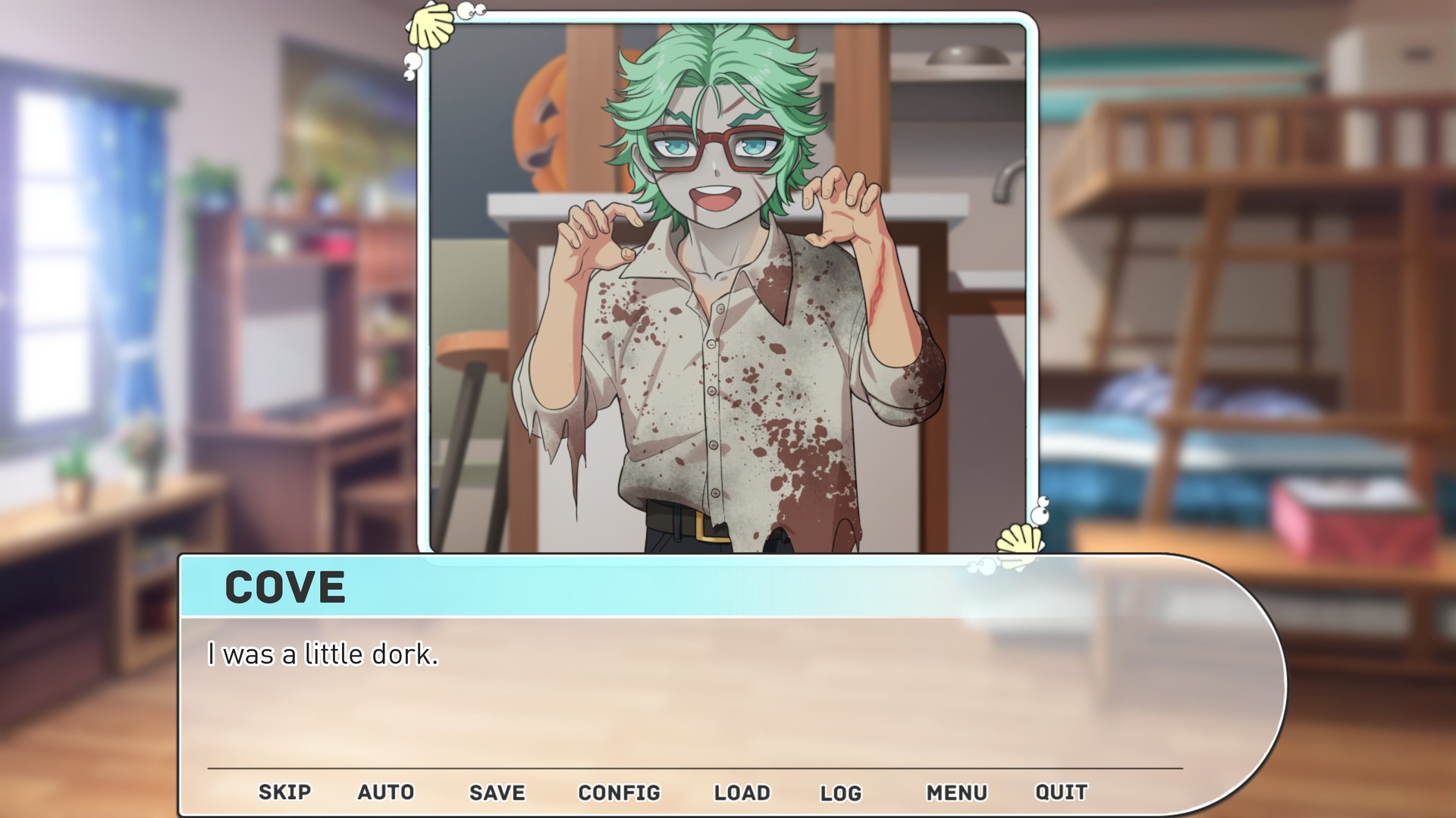Open the LOAD screen

coord(742,791)
